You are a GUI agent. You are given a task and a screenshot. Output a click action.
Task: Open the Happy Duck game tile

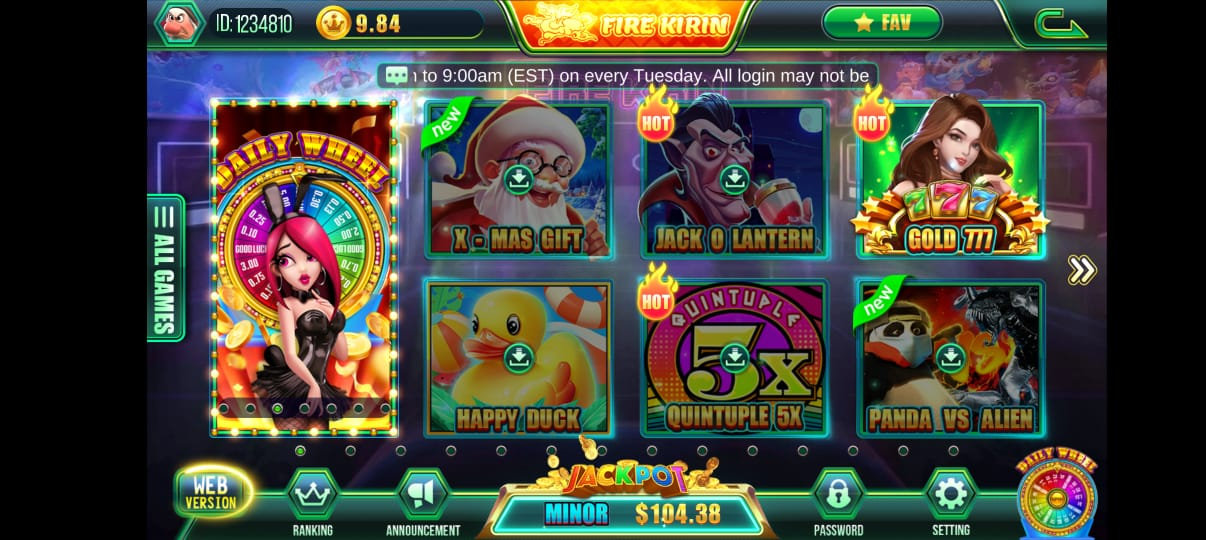click(517, 358)
